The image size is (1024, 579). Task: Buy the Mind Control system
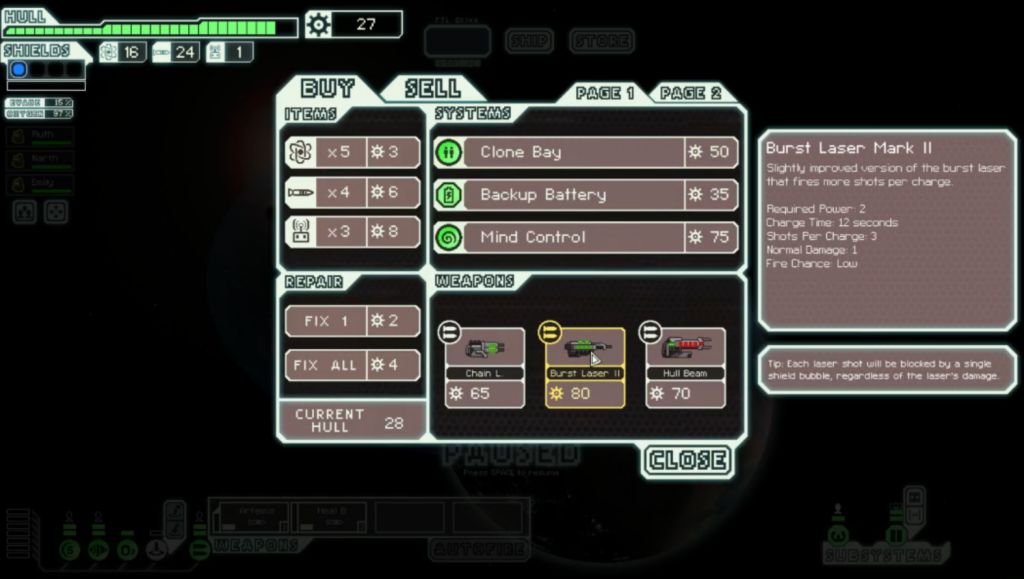[x=586, y=238]
